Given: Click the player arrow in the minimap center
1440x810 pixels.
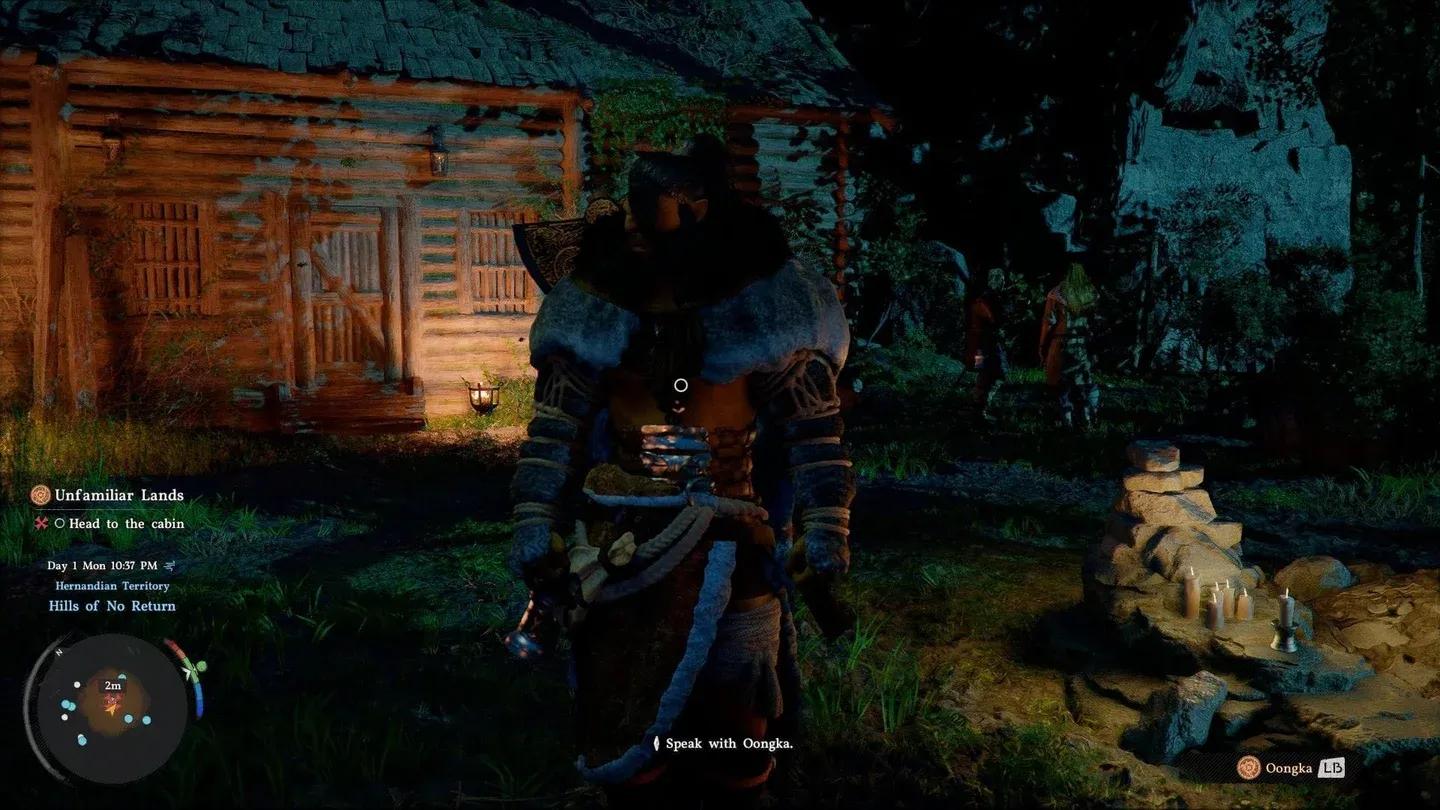Looking at the screenshot, I should click(x=112, y=708).
